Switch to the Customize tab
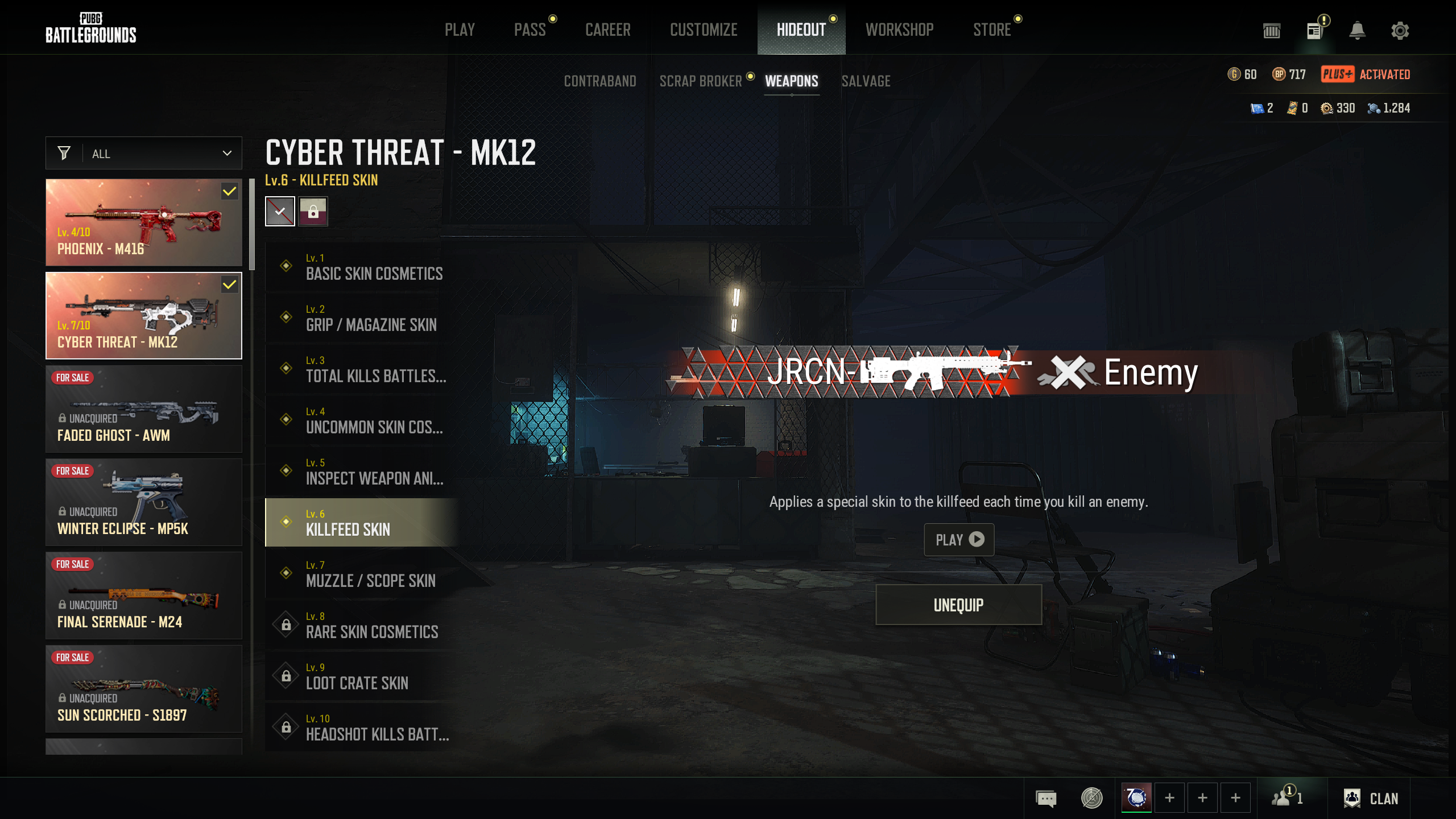The height and width of the screenshot is (819, 1456). pyautogui.click(x=704, y=30)
